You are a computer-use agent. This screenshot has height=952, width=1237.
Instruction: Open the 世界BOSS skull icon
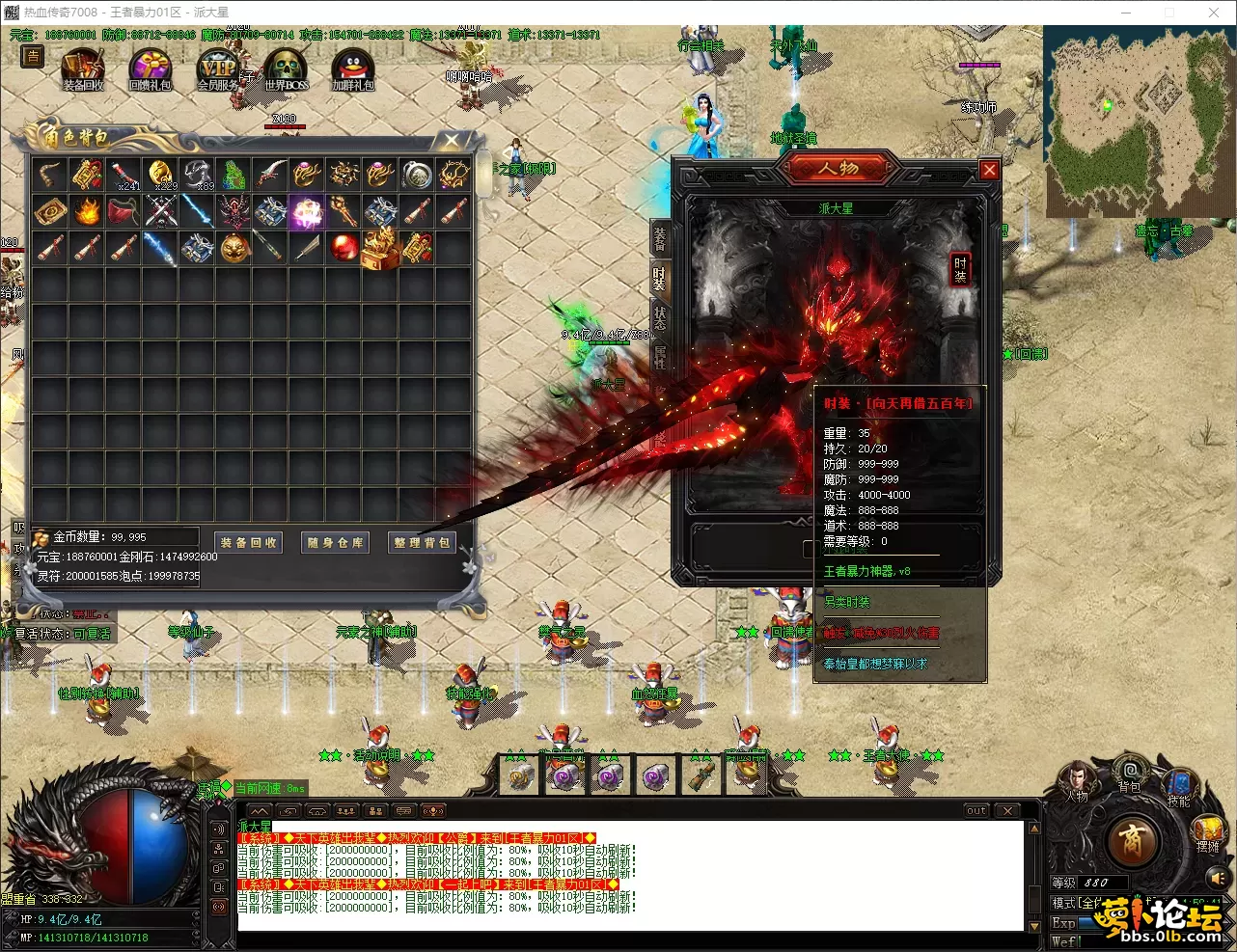[x=287, y=70]
